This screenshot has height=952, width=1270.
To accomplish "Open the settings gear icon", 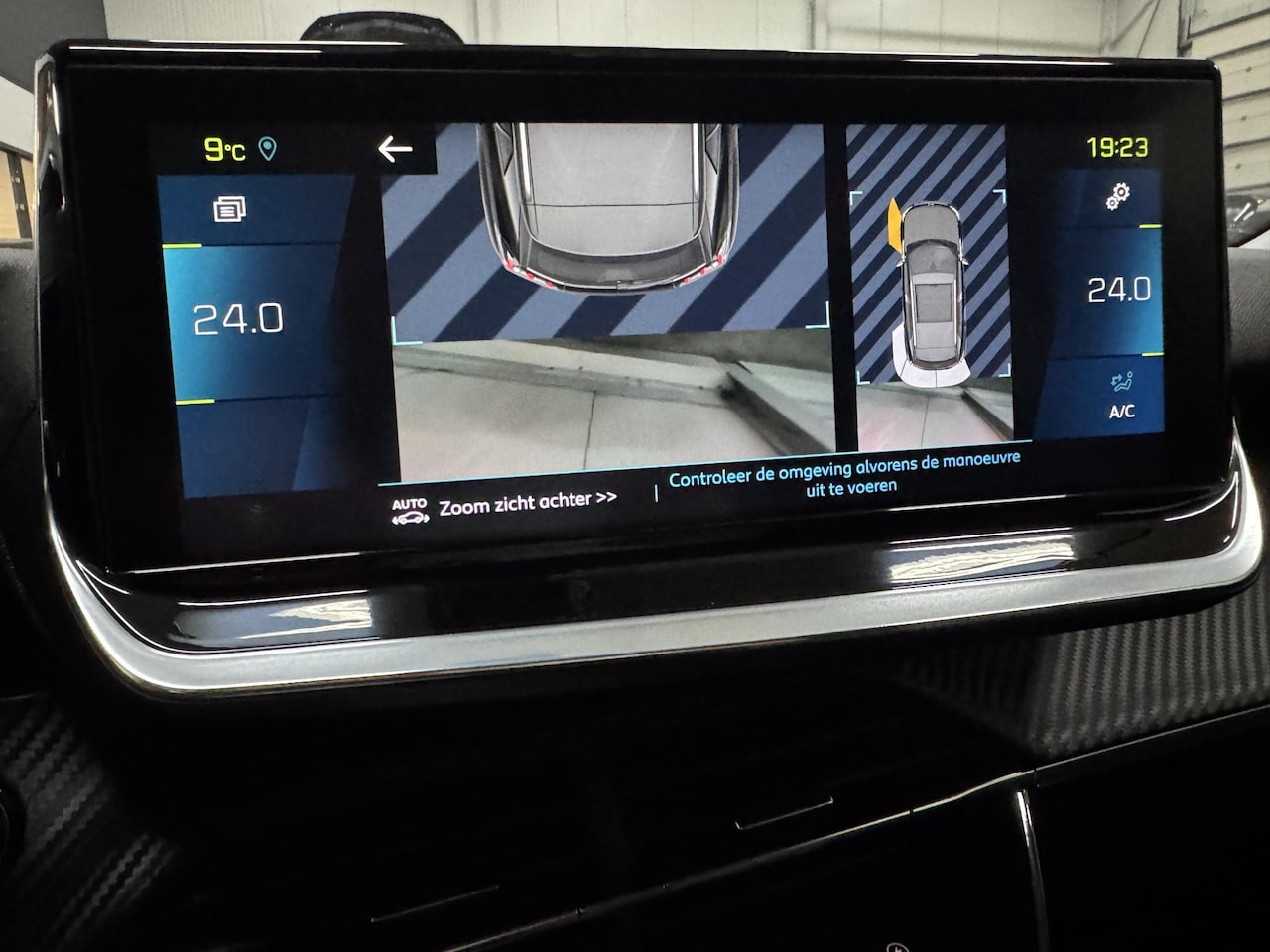I will [1119, 197].
